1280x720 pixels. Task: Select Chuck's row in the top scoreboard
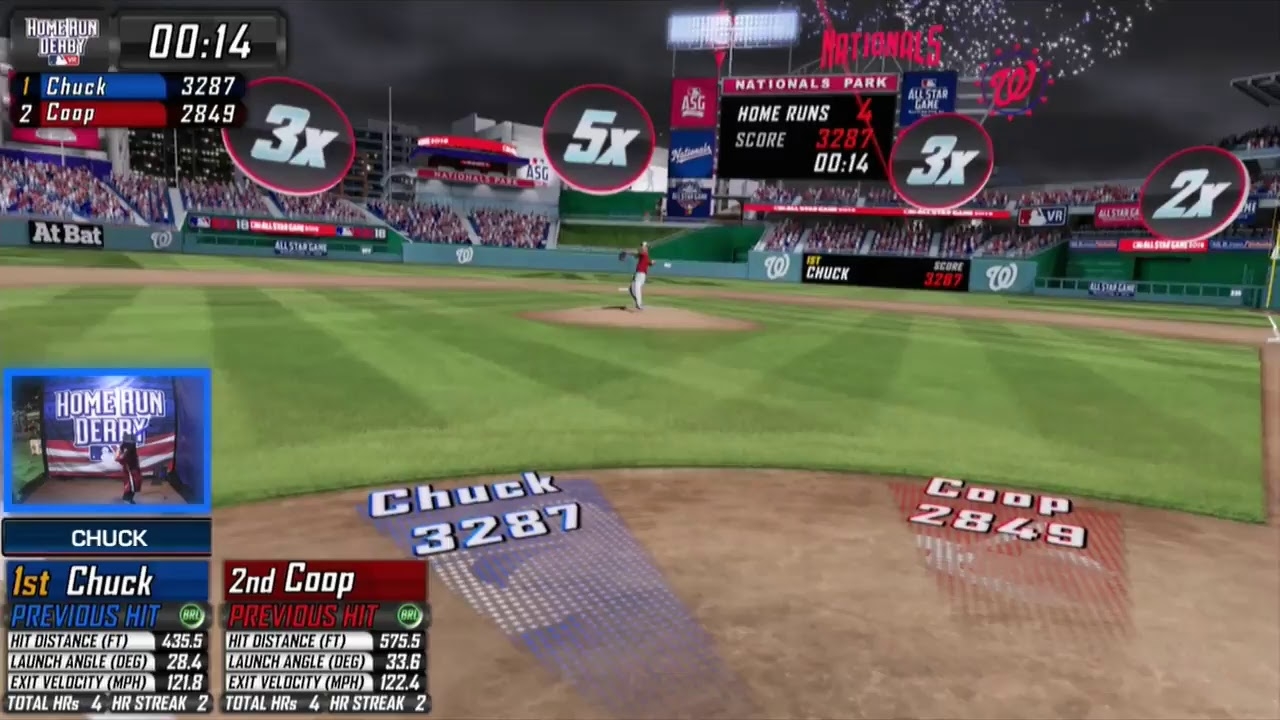[128, 87]
